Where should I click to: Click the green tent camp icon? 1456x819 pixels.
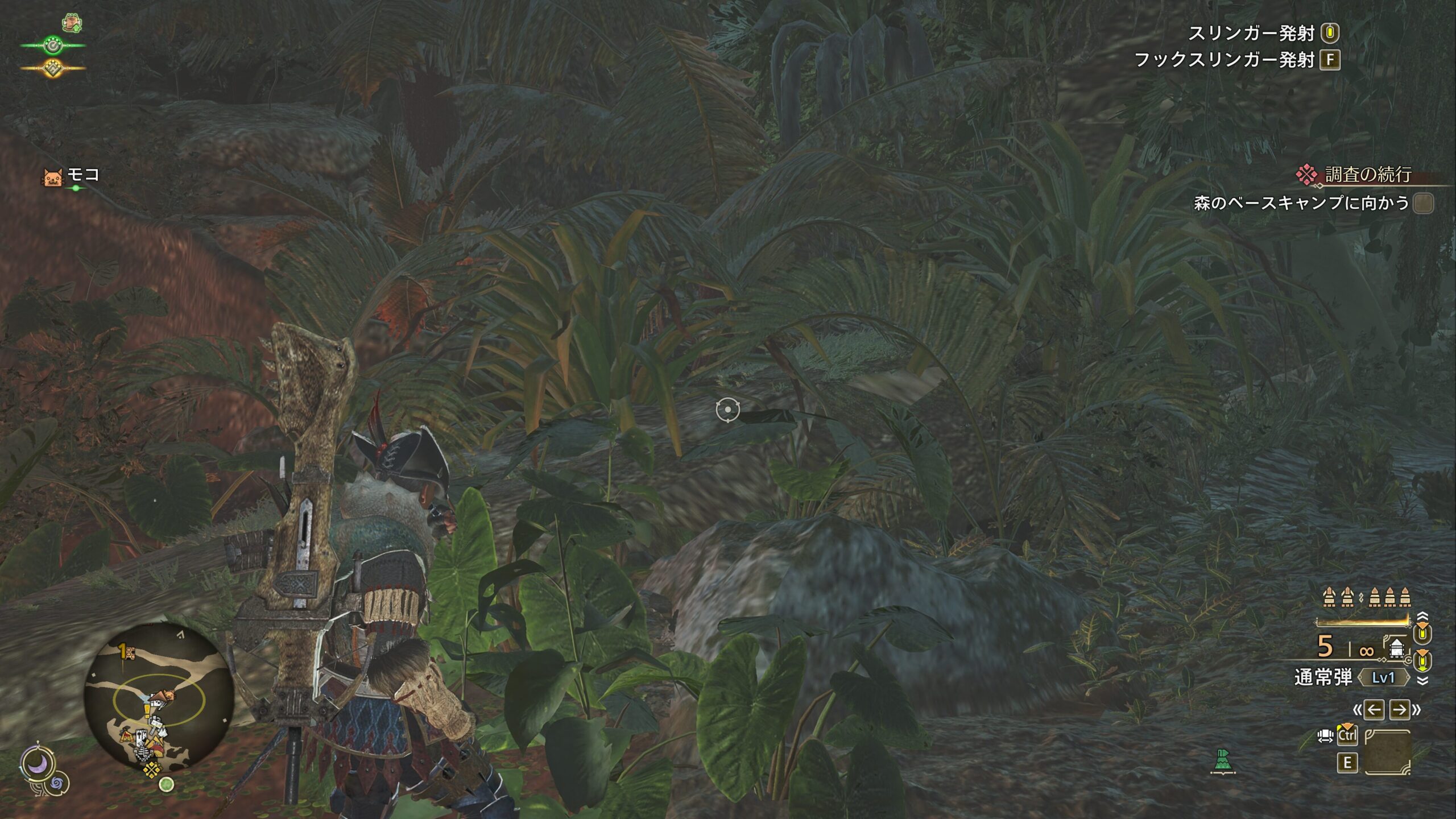1223,761
